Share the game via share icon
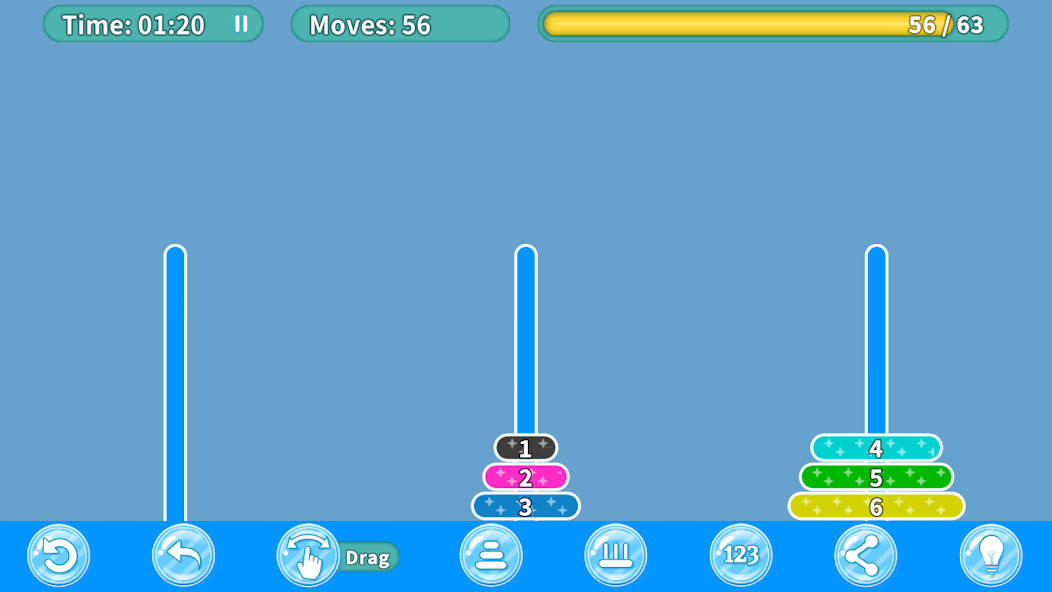This screenshot has width=1052, height=592. [x=865, y=555]
